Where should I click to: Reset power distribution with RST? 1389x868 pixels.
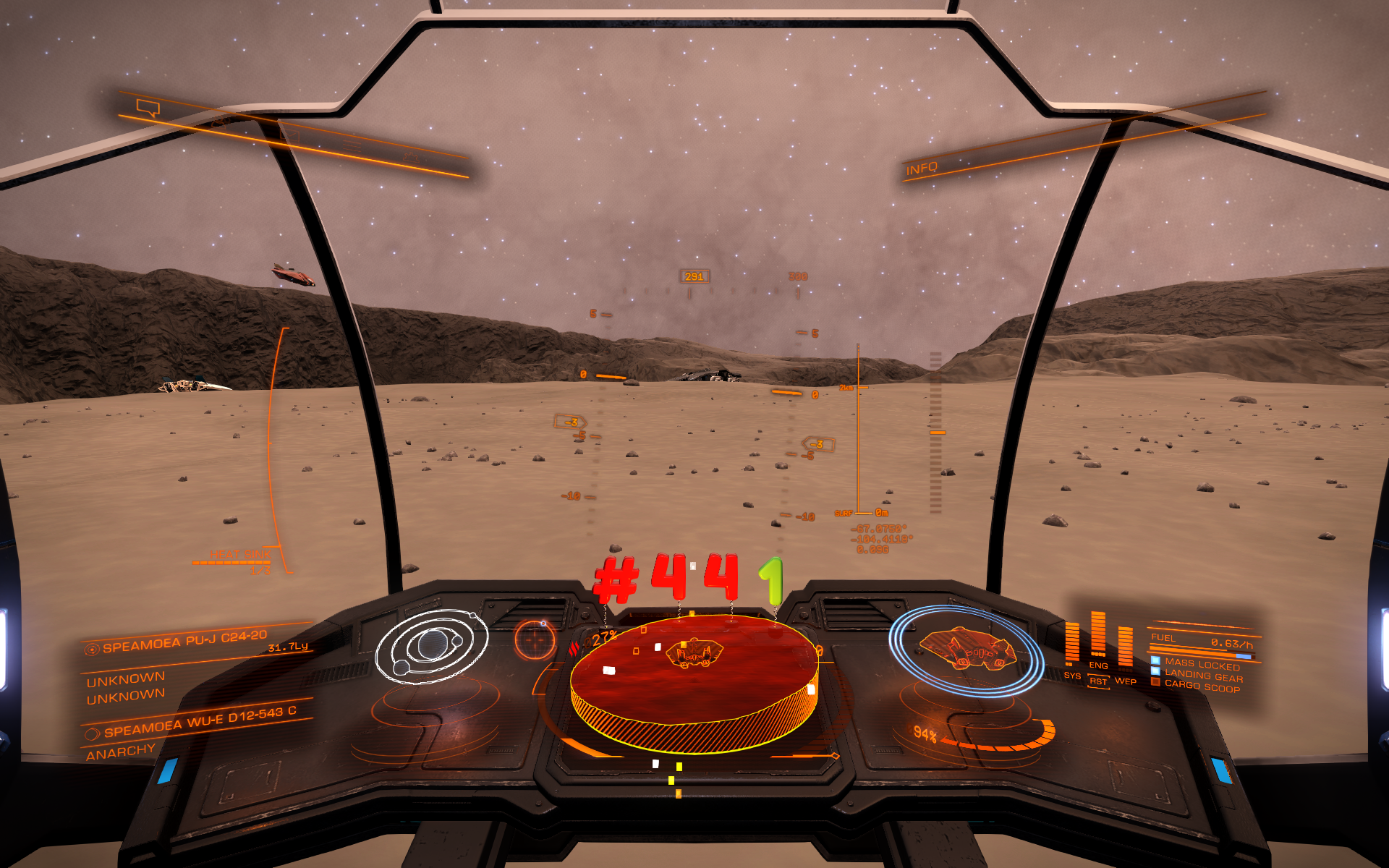pos(1098,681)
